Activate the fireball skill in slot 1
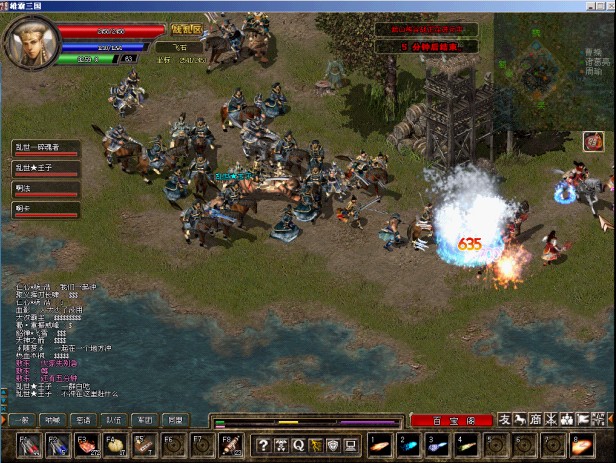Screen dimensions: 616x463 (379, 443)
